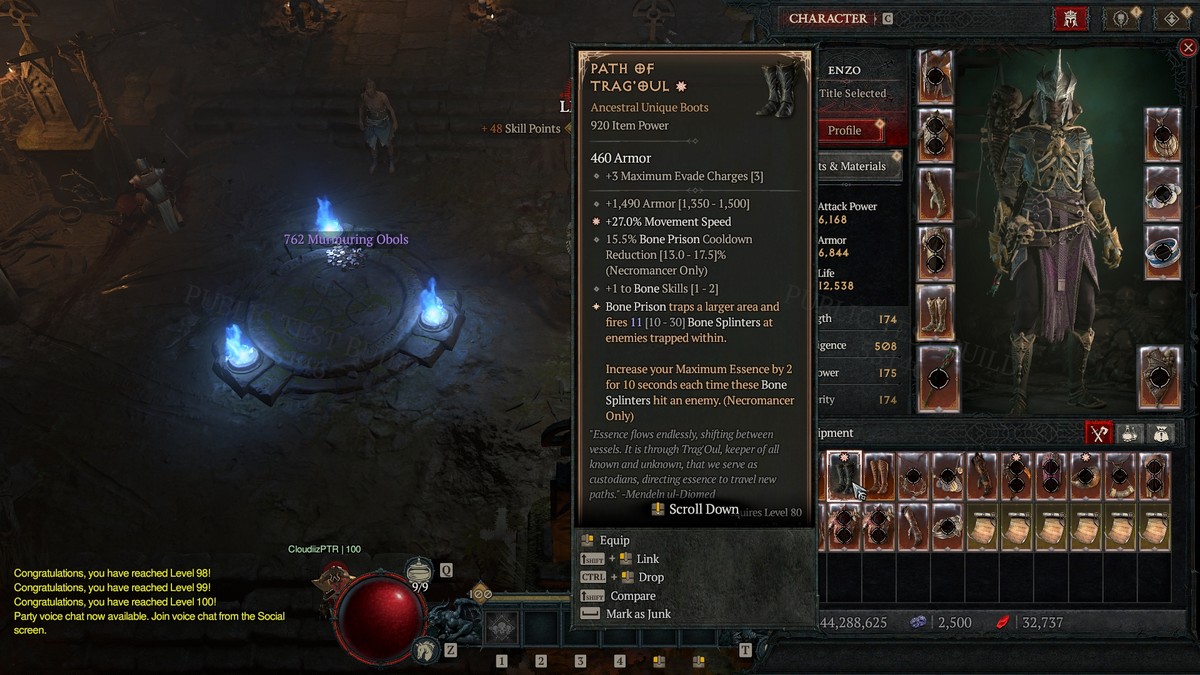Select the last scroll item in inventory
The height and width of the screenshot is (675, 1200).
(1154, 527)
